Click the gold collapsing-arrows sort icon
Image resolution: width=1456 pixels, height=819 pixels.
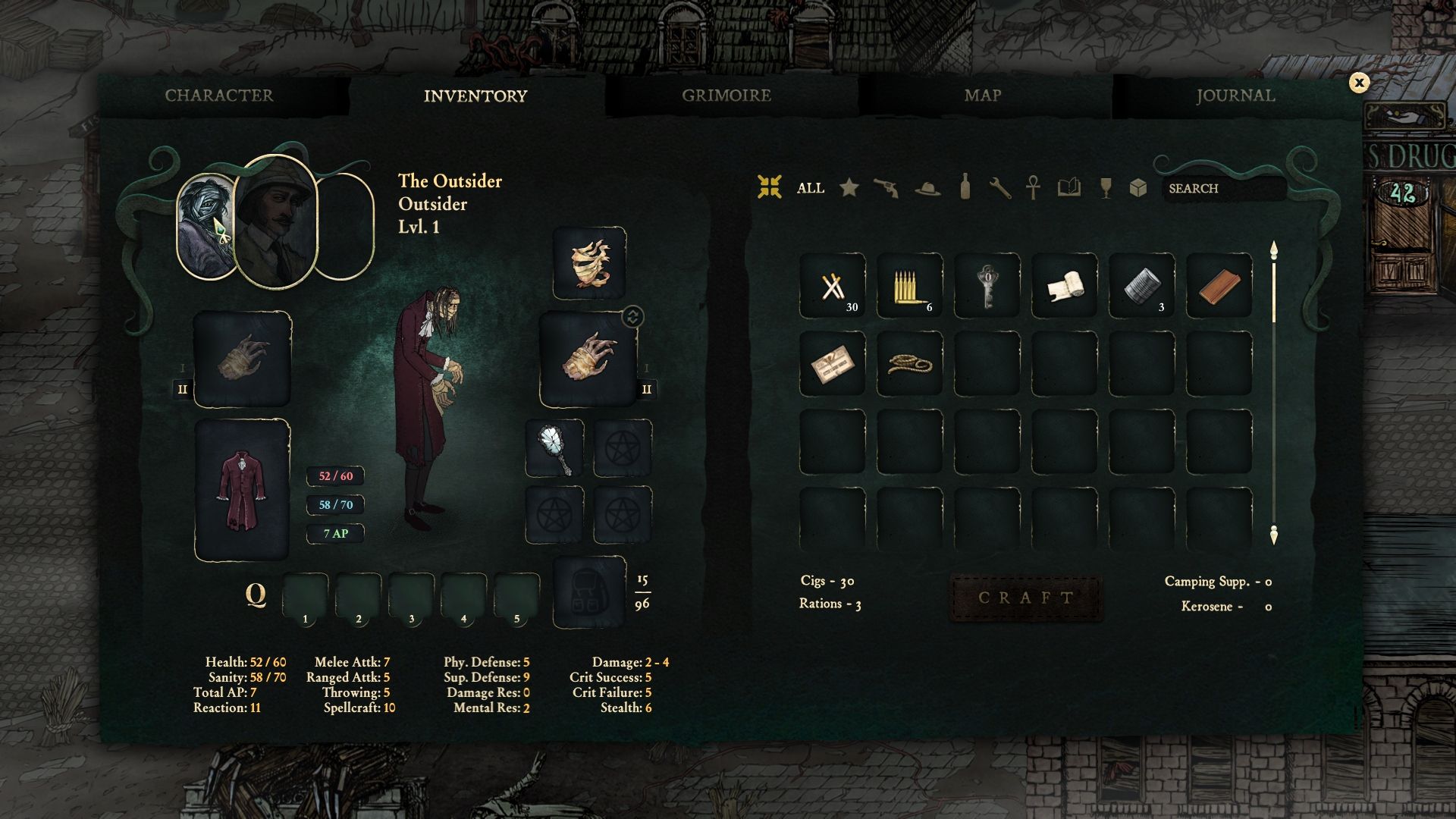pyautogui.click(x=770, y=188)
